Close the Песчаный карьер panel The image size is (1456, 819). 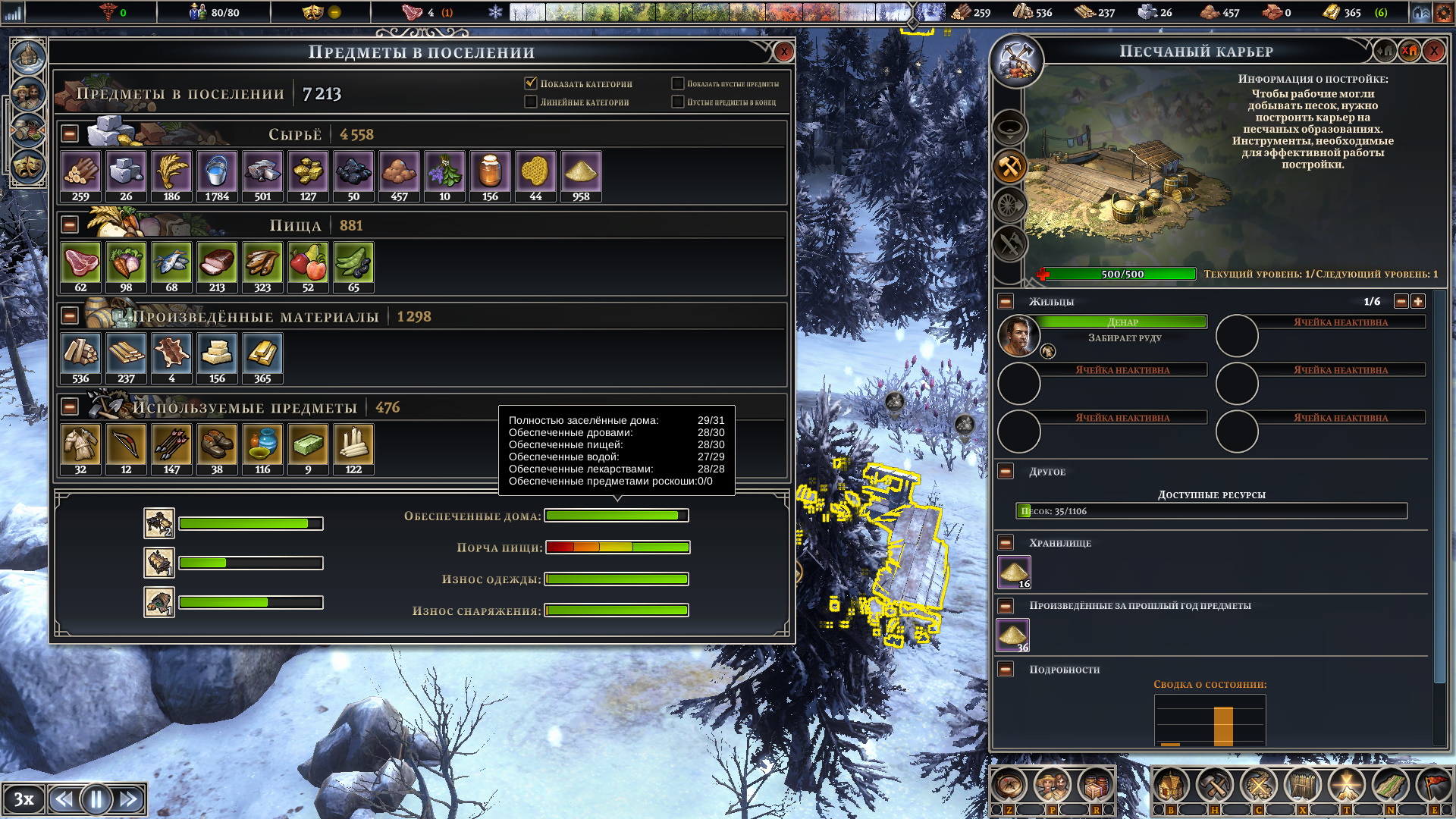pyautogui.click(x=1433, y=52)
